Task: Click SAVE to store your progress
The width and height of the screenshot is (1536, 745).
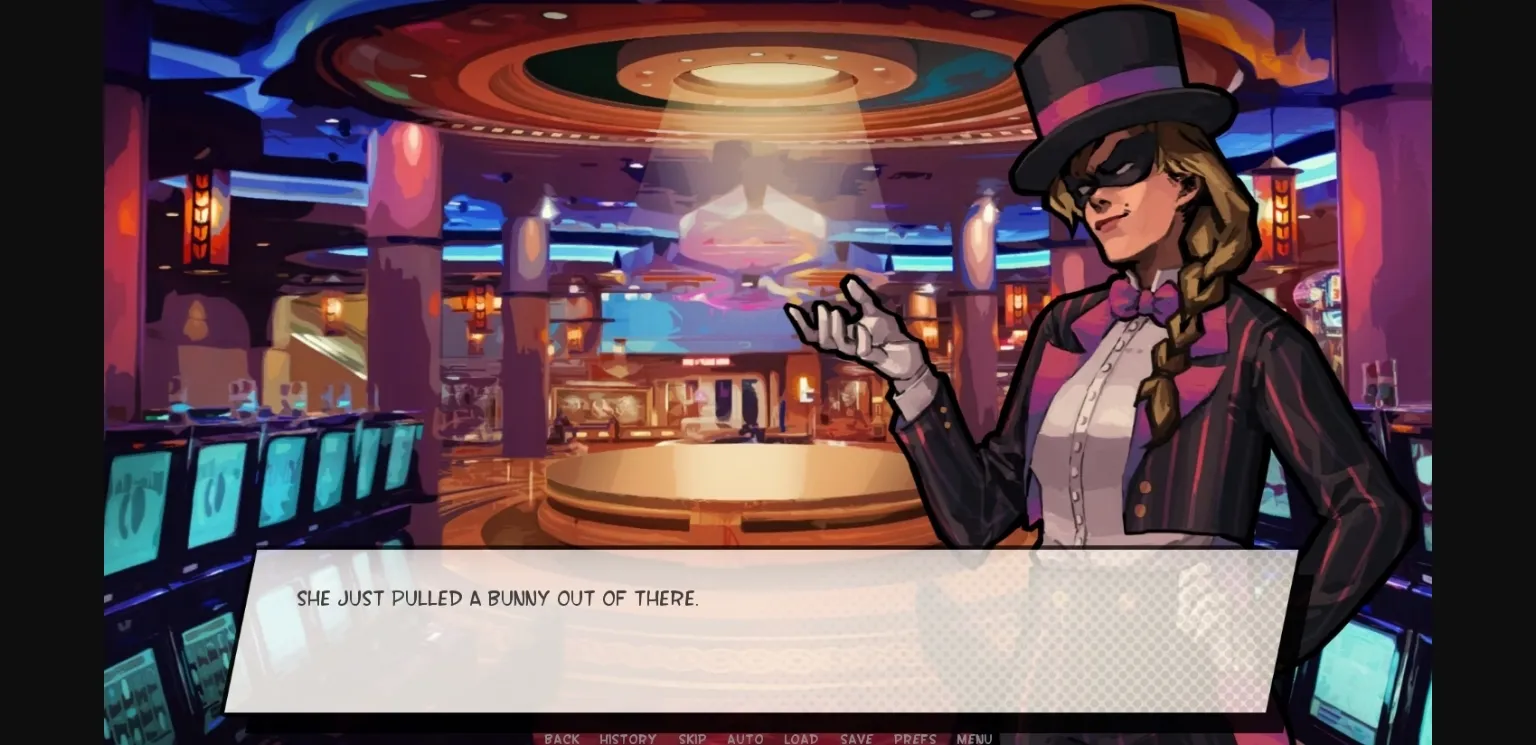Action: coord(856,739)
